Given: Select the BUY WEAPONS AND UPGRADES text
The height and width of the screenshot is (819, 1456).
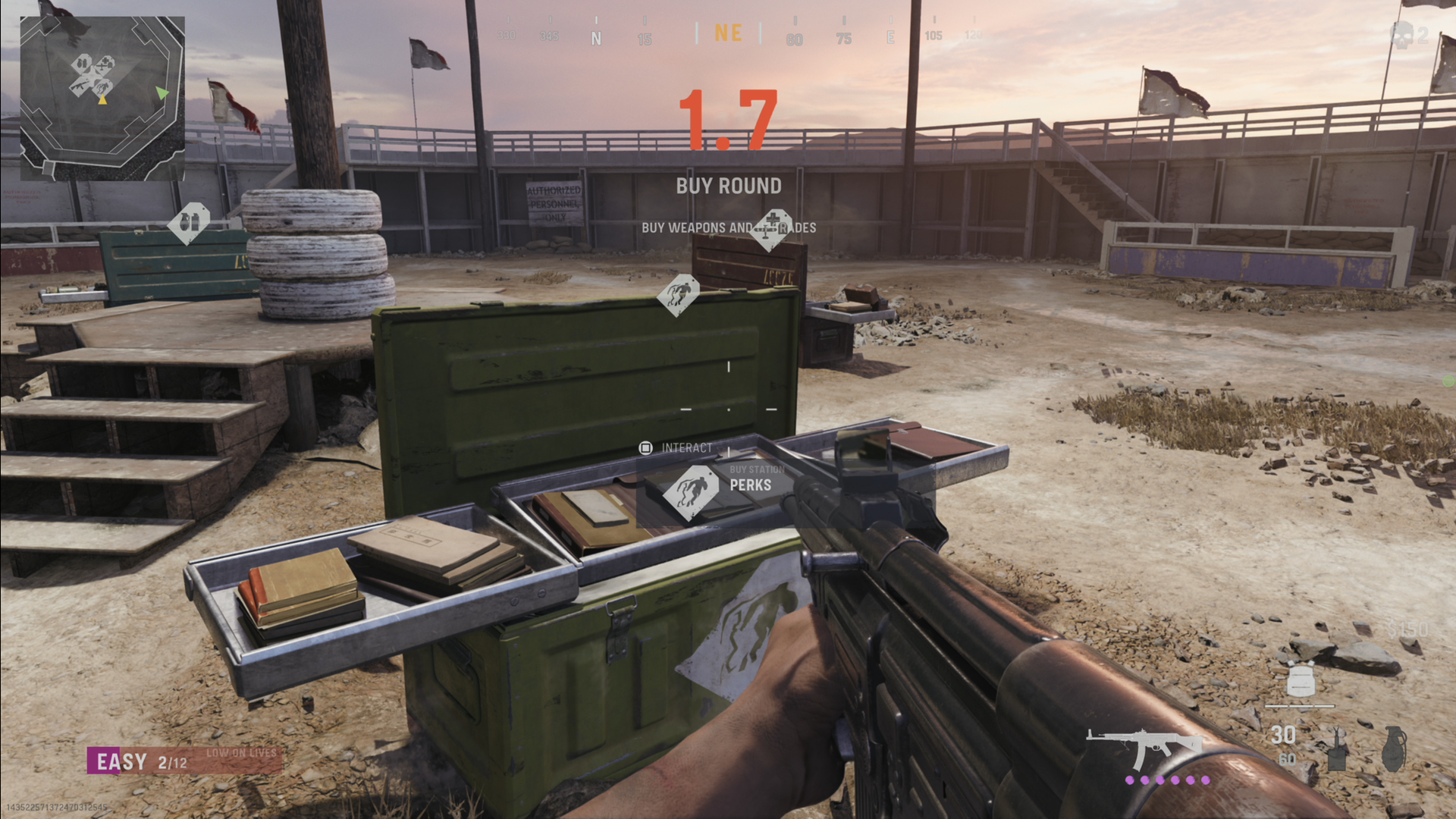Looking at the screenshot, I should pyautogui.click(x=729, y=227).
